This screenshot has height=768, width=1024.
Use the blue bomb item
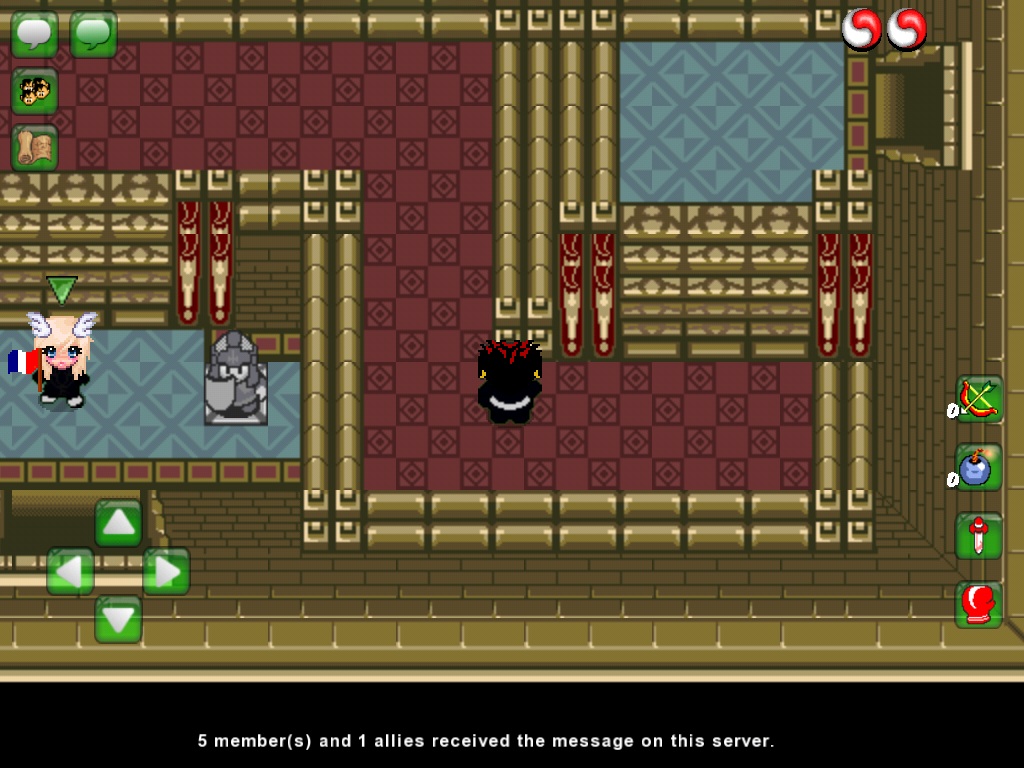coord(978,467)
